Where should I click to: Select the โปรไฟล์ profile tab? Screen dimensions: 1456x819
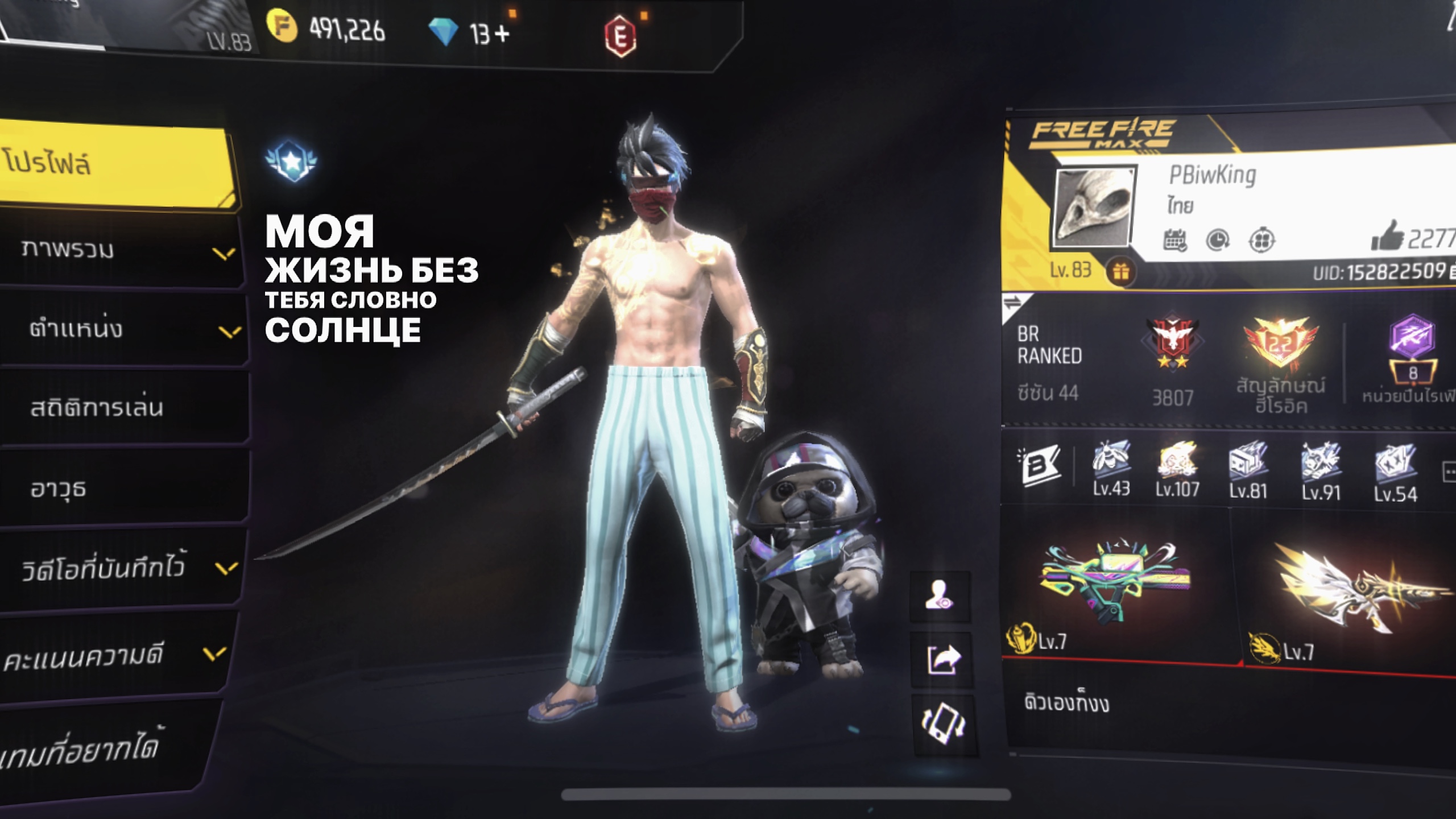point(114,165)
